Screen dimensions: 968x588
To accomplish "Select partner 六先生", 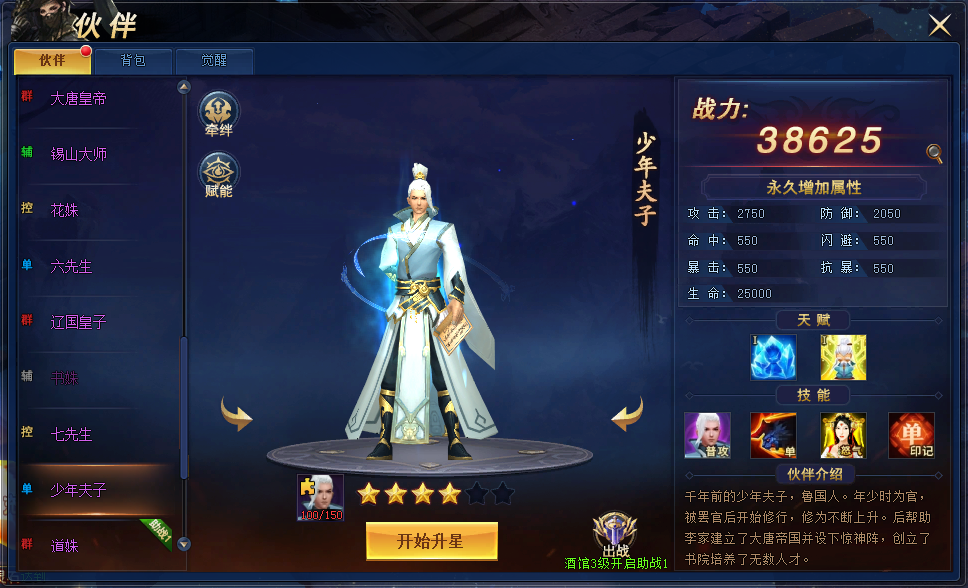I will (x=72, y=267).
